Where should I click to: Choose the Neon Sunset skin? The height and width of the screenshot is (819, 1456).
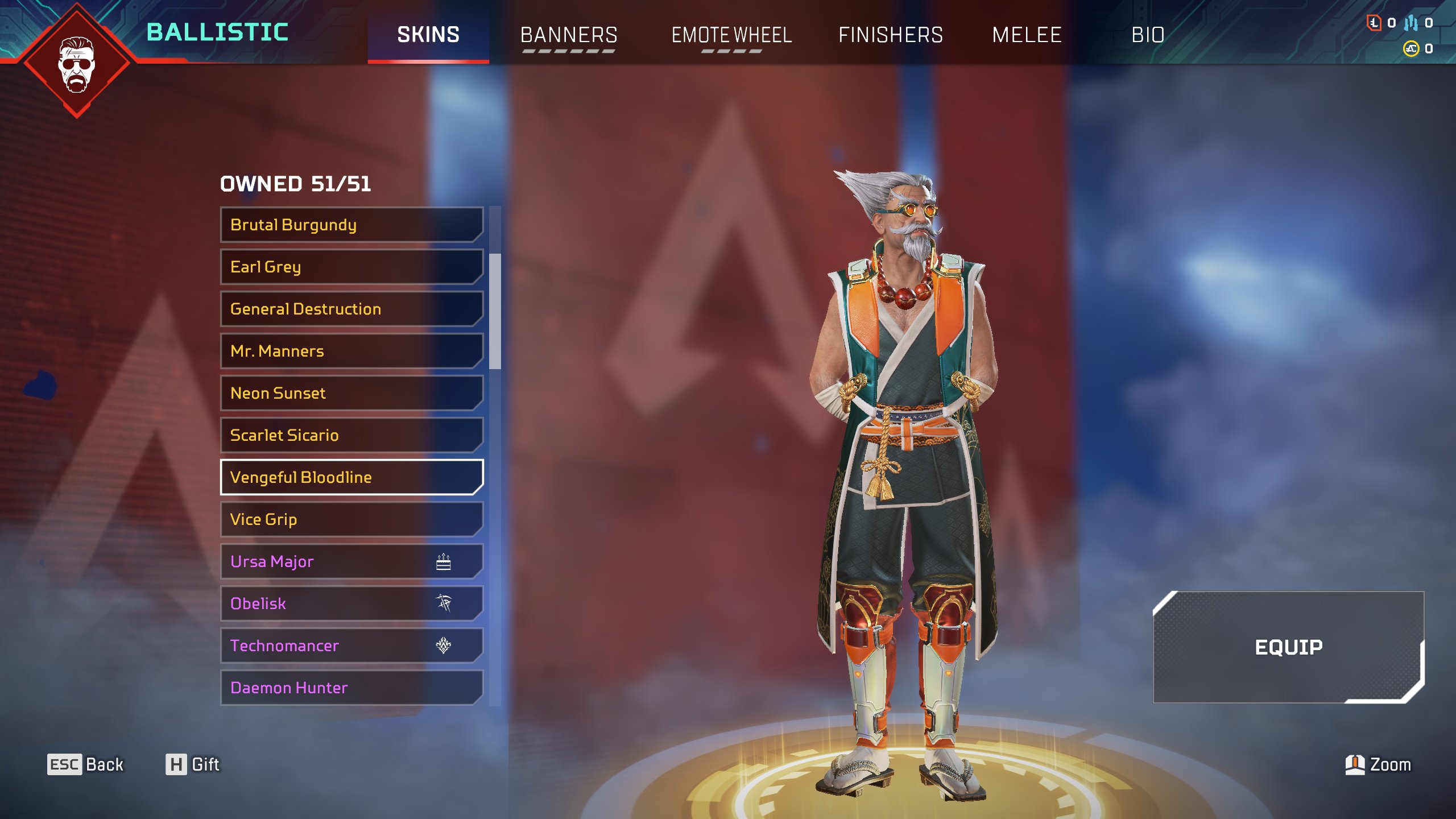point(351,393)
